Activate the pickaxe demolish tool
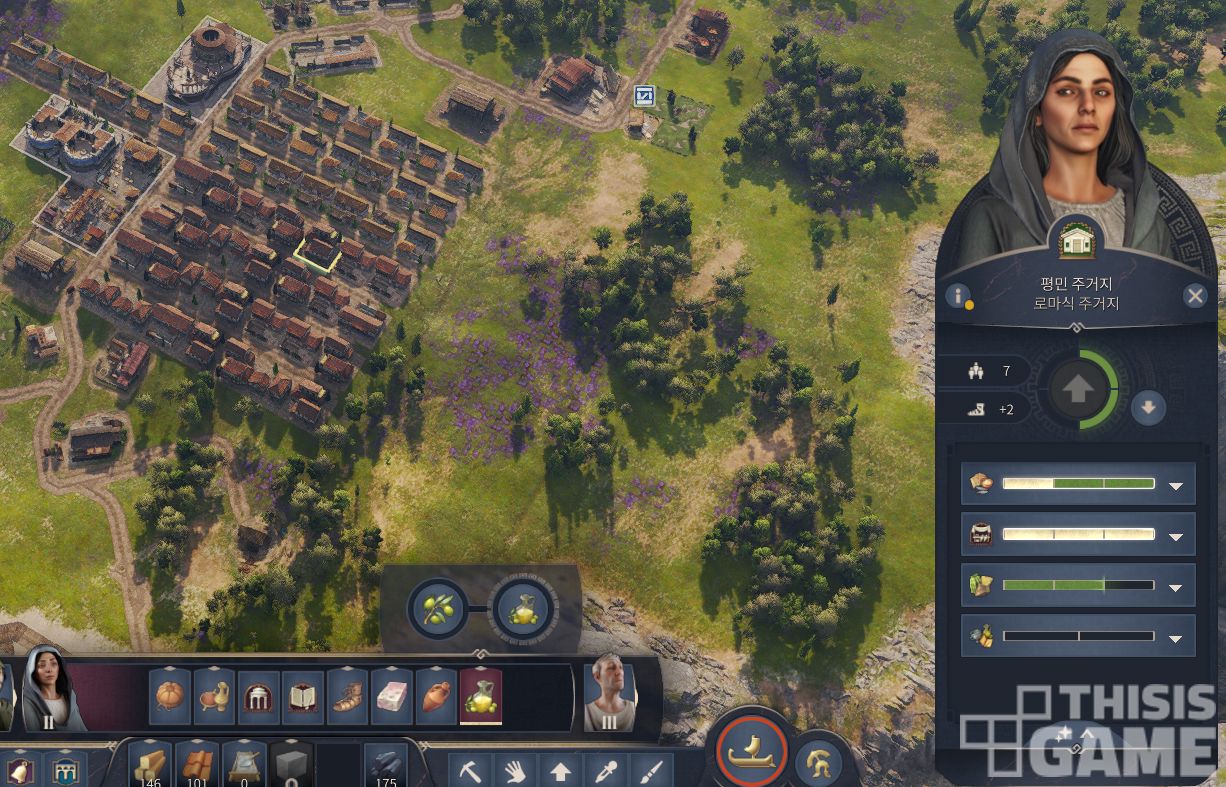Screen dimensions: 1226x787 pyautogui.click(x=469, y=771)
